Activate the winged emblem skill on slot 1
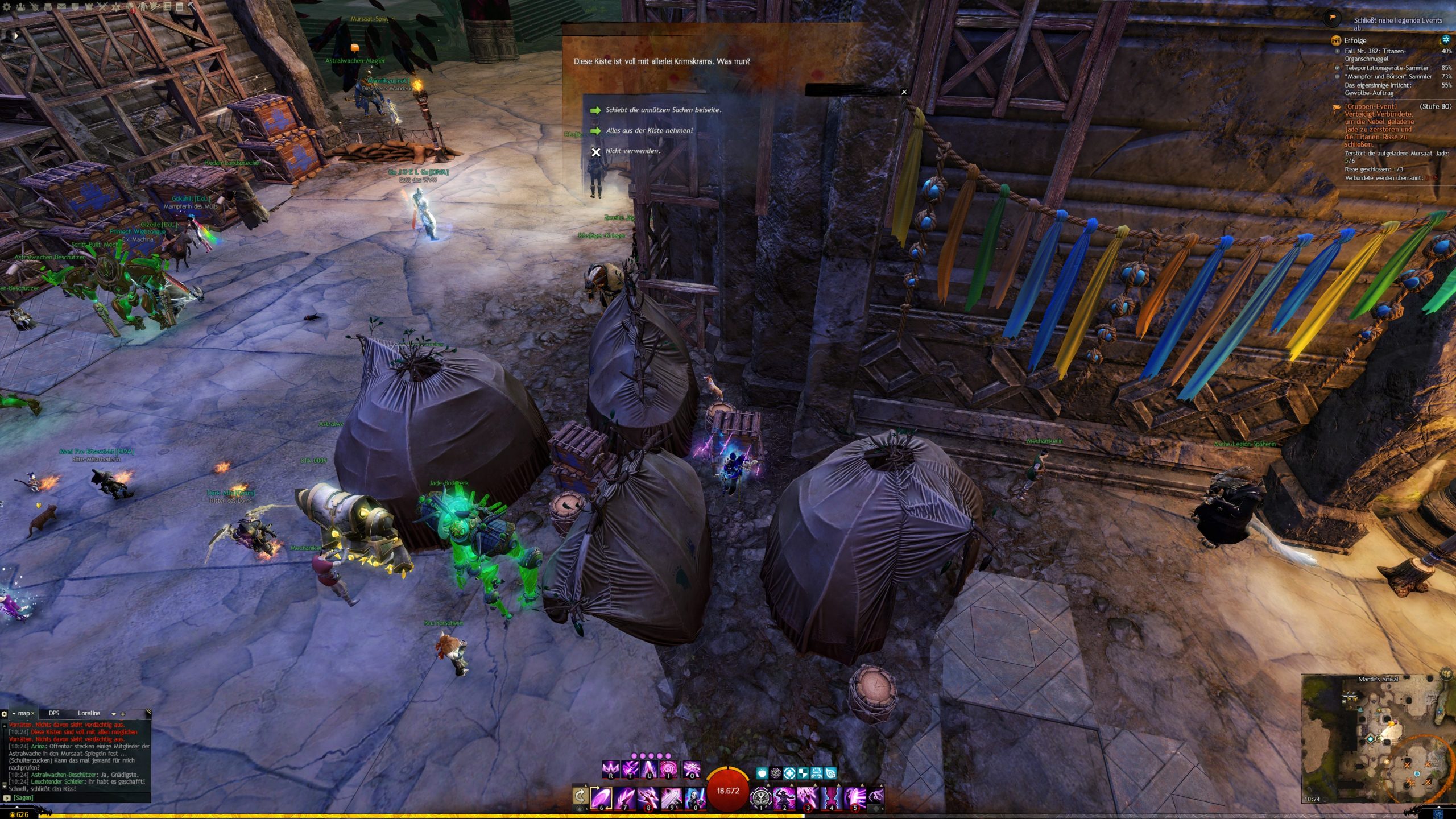Viewport: 1456px width, 819px height. [761, 797]
